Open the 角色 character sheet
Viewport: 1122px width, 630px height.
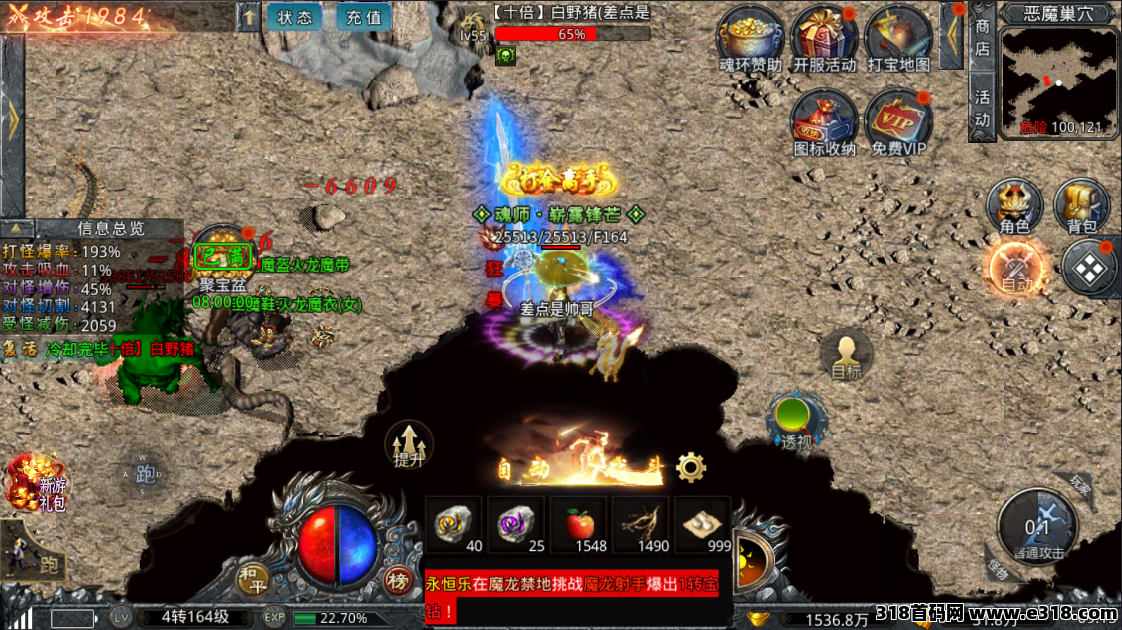click(x=1014, y=206)
